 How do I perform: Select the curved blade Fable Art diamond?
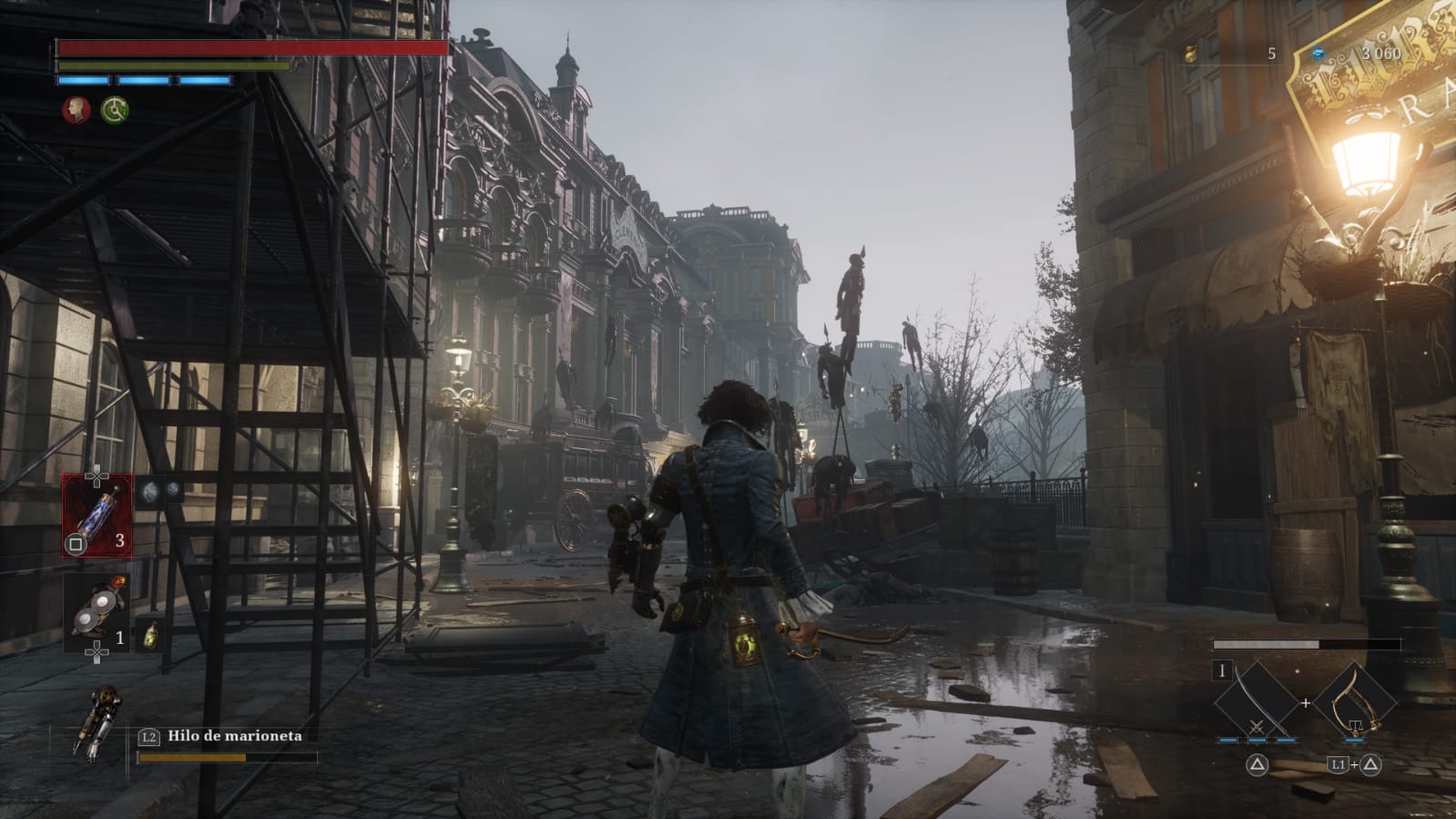pyautogui.click(x=1257, y=700)
